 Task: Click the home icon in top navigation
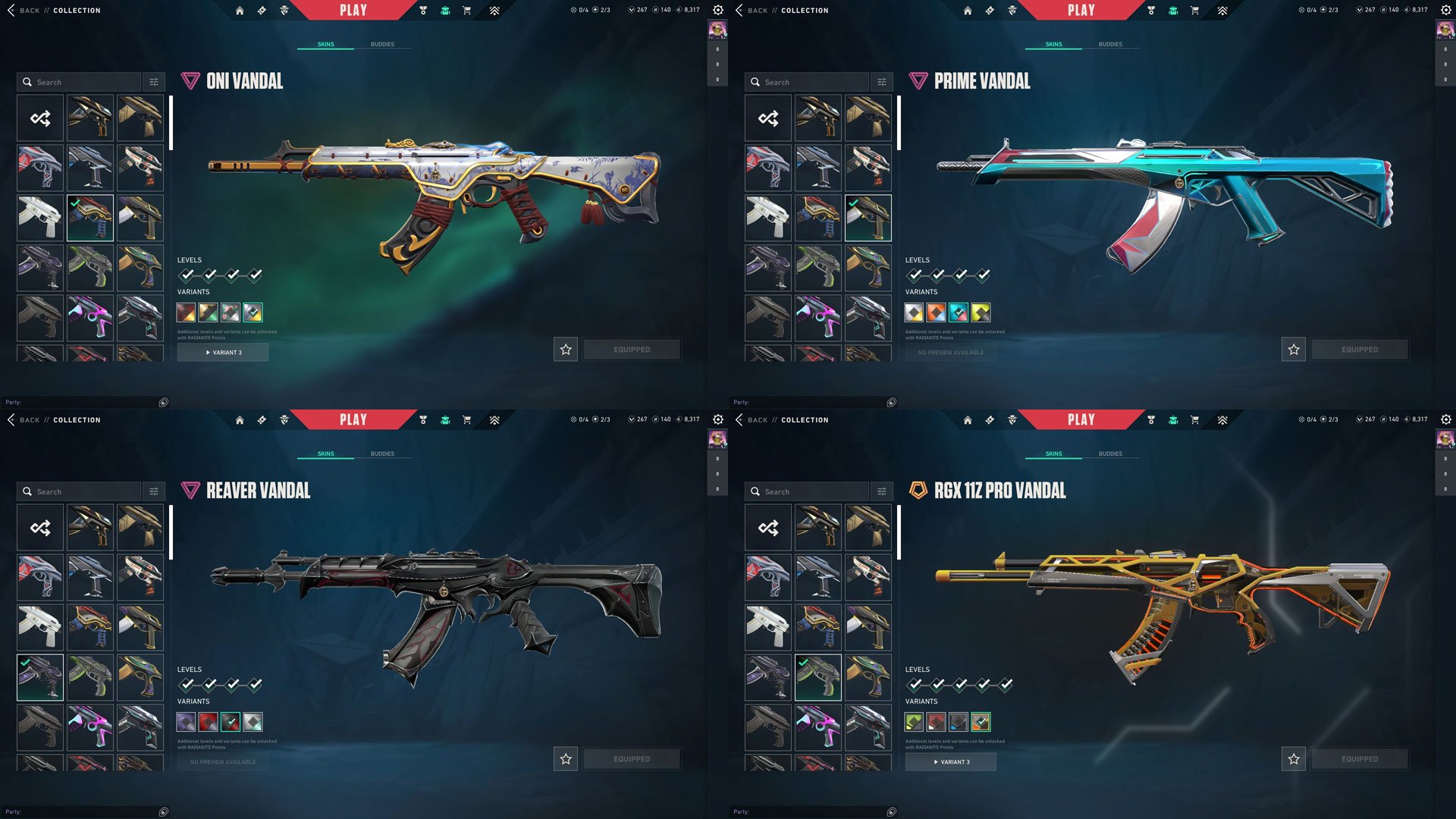coord(240,10)
